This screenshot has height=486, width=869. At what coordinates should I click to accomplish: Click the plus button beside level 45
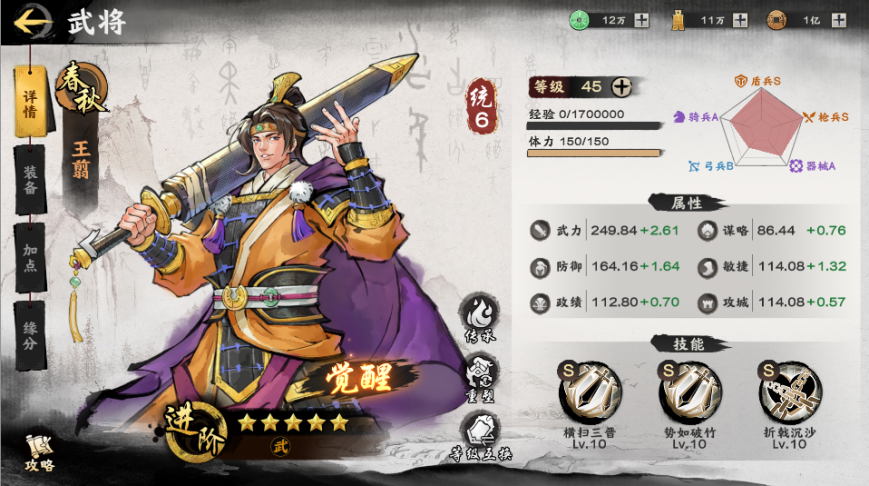click(621, 87)
